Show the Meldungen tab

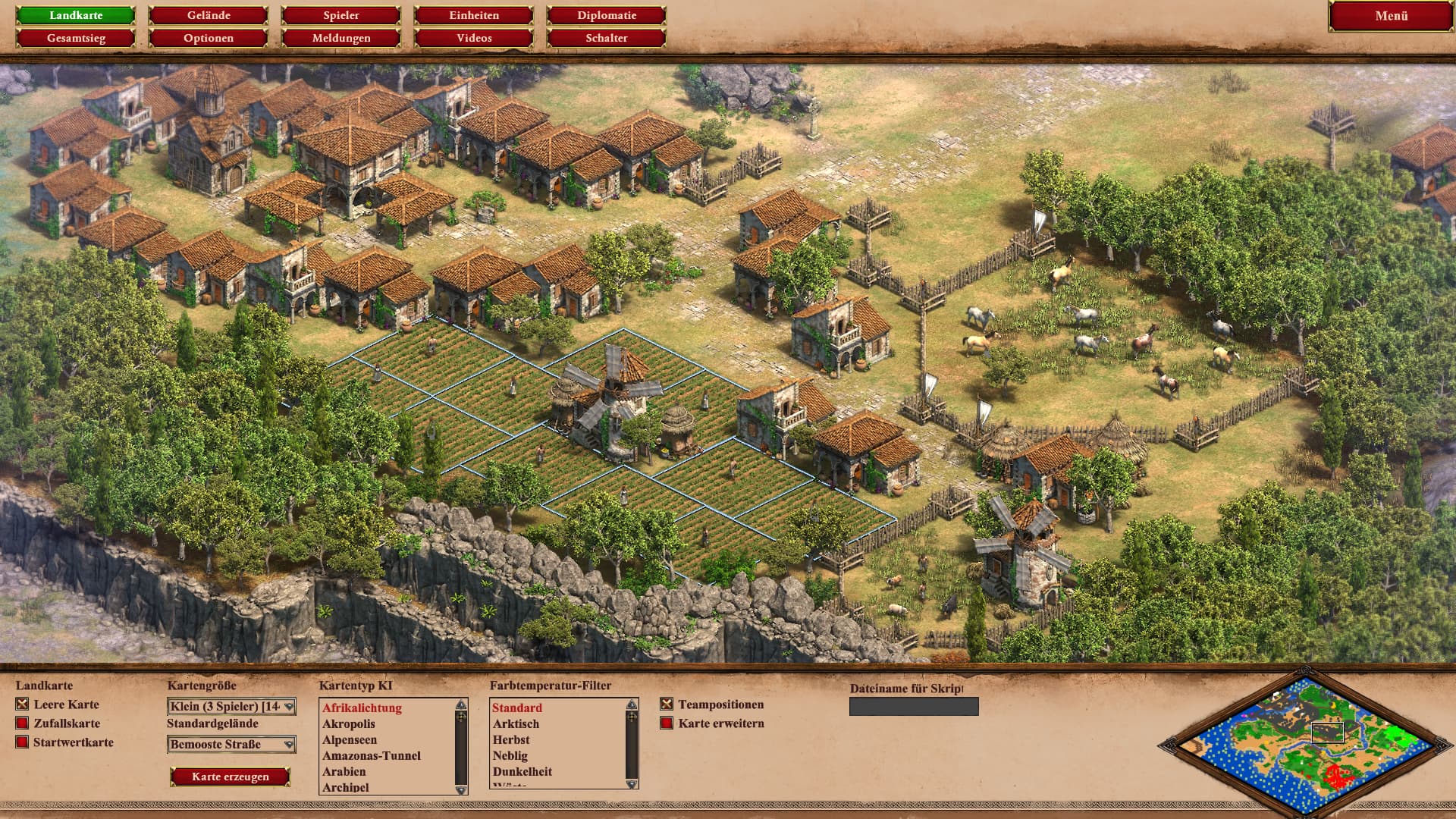coord(341,38)
